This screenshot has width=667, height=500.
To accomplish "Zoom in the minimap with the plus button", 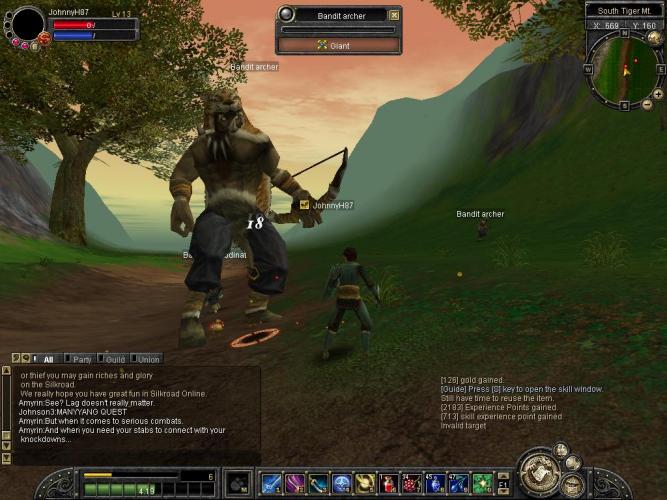I will coord(657,94).
